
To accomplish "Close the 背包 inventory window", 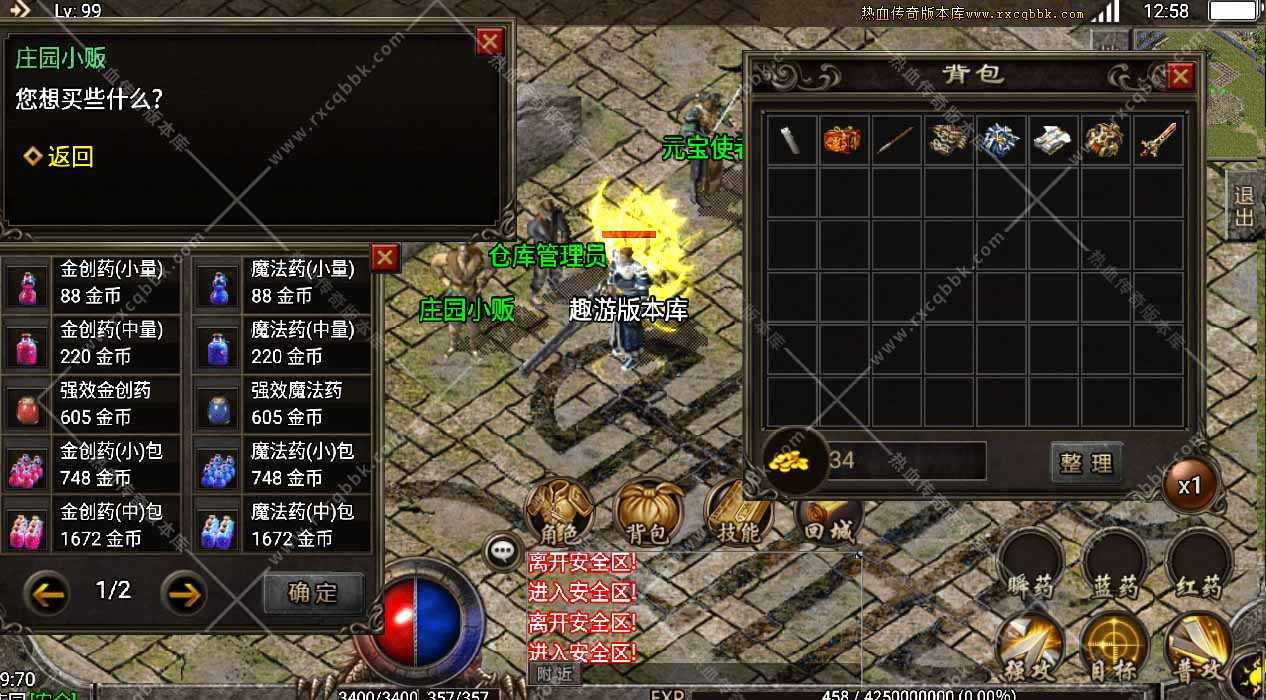I will point(1180,76).
